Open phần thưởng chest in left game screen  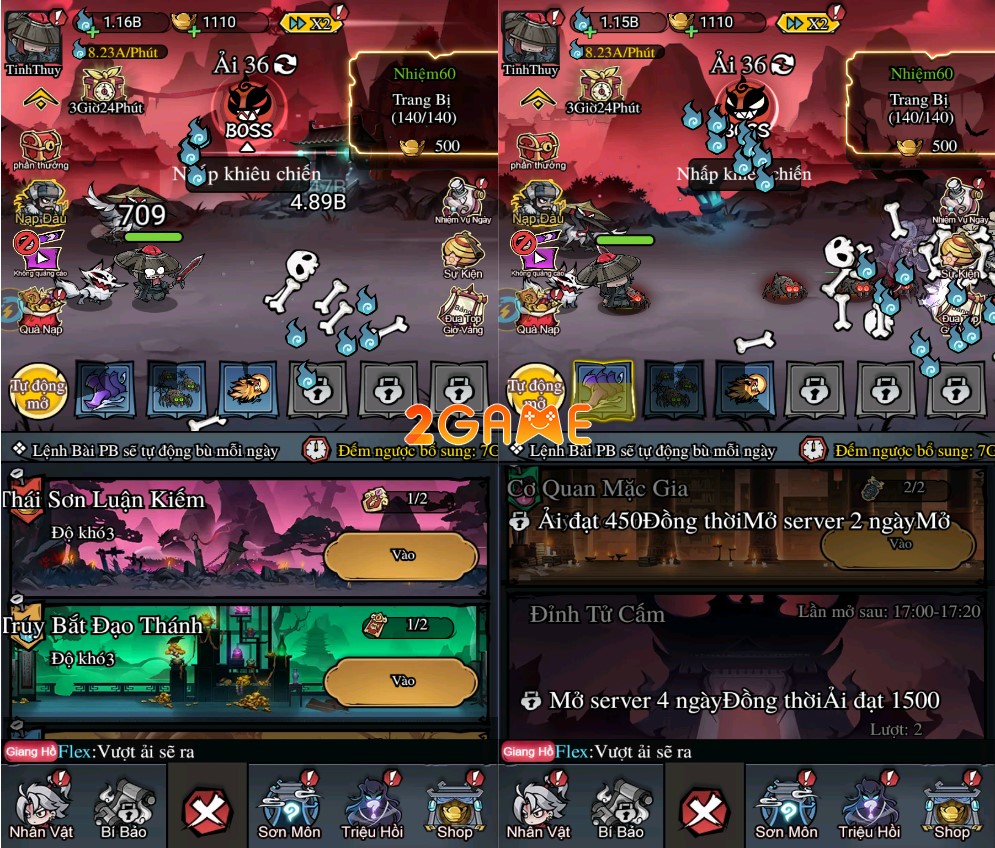click(40, 149)
